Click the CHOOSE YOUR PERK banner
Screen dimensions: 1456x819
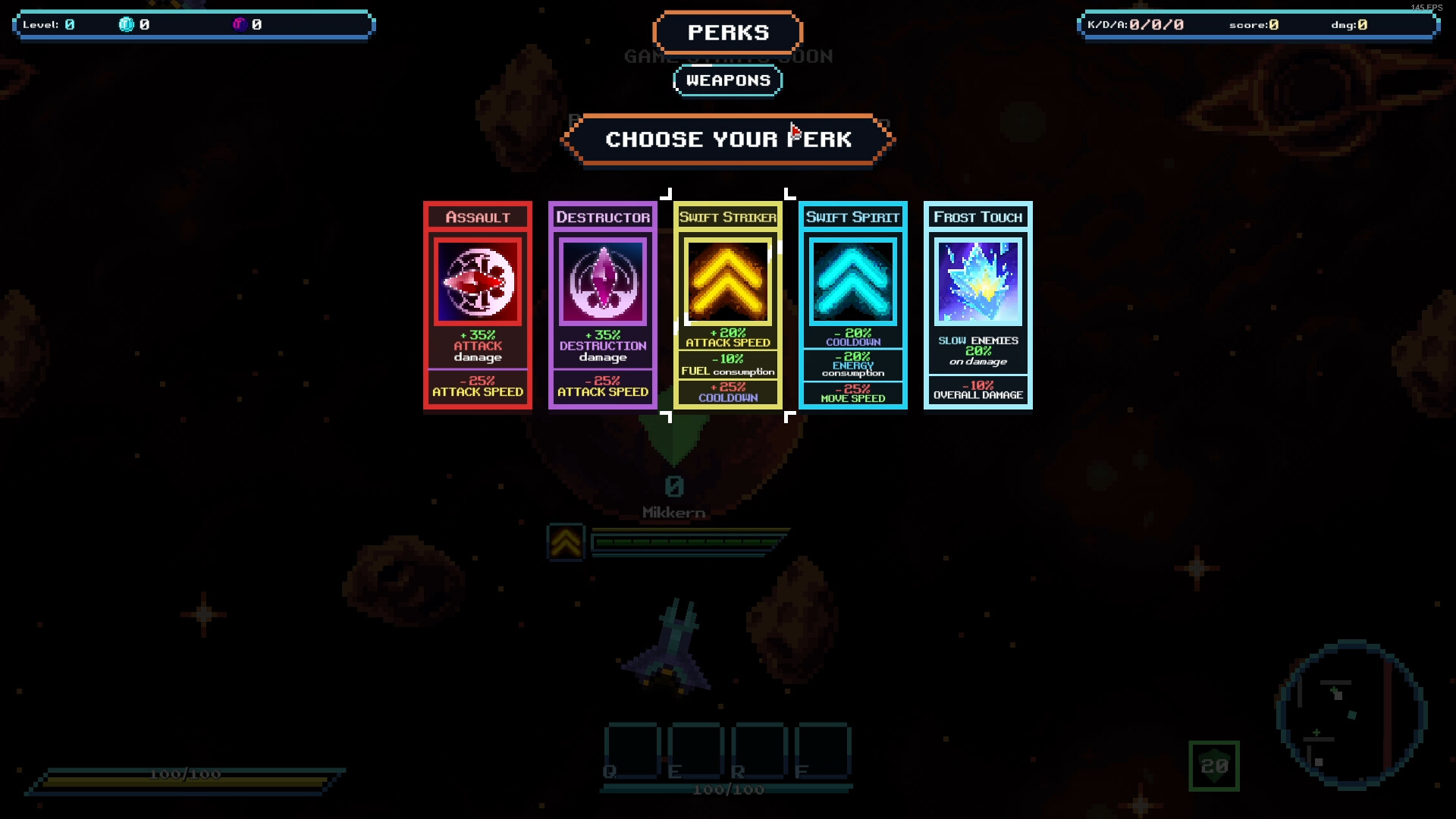[x=726, y=139]
